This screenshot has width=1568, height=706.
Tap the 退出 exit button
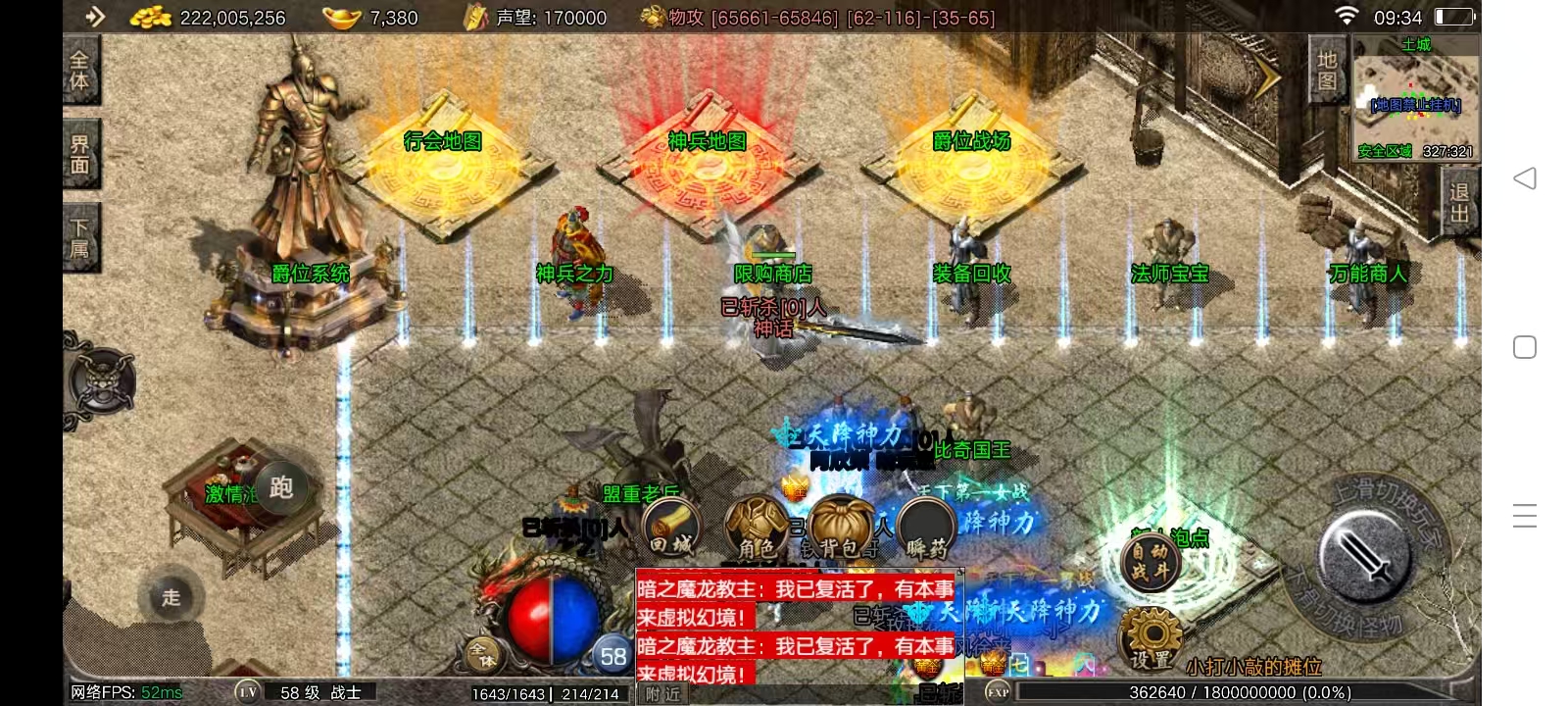pyautogui.click(x=1459, y=202)
